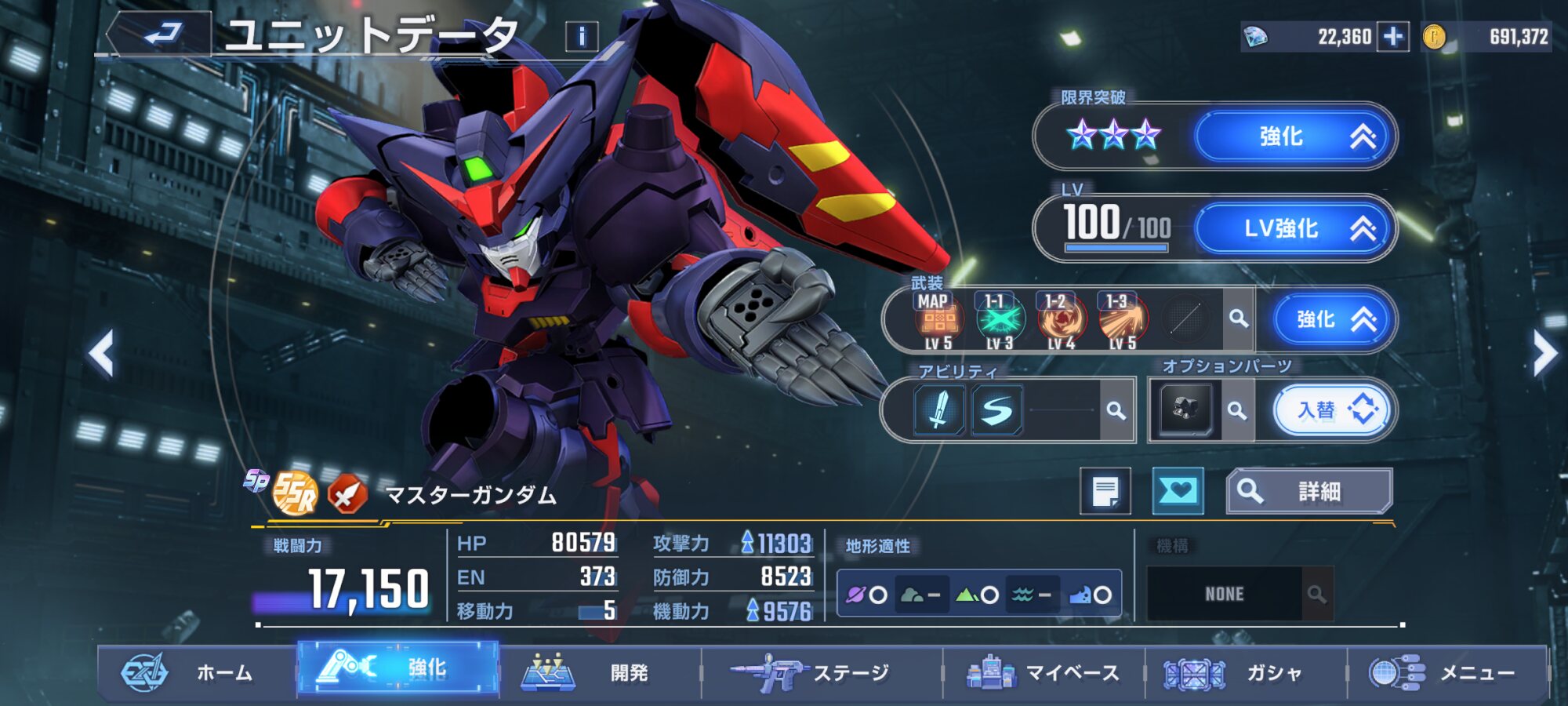
Task: Add diamonds with the plus button
Action: tap(1393, 37)
